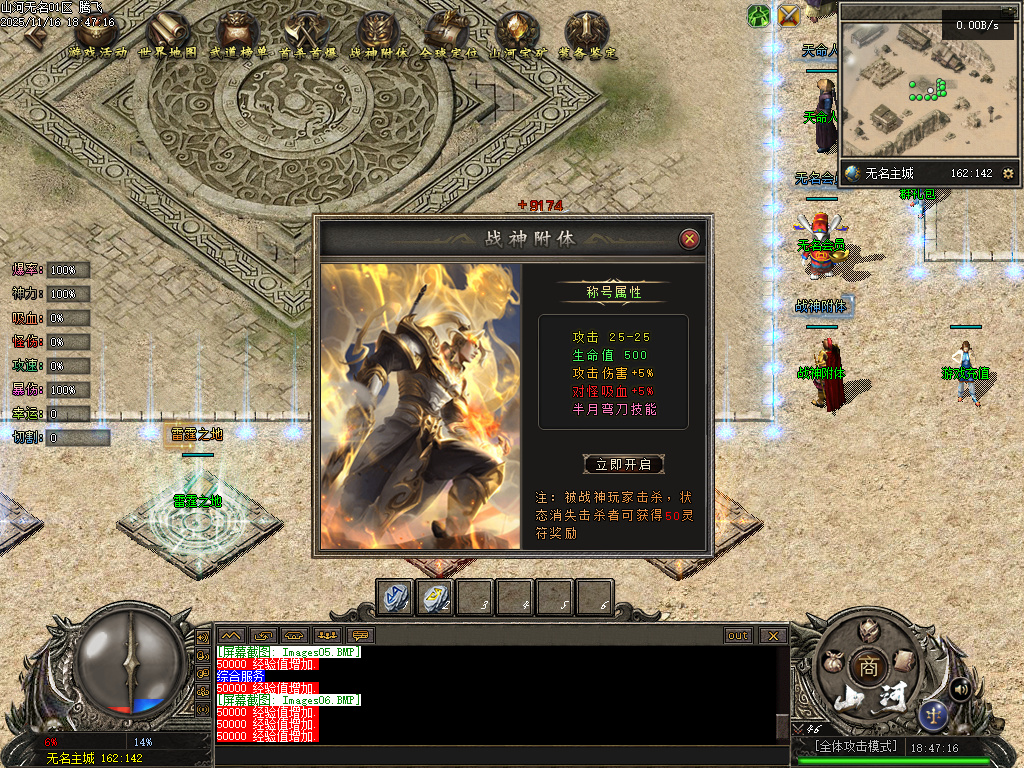Use the second hotbar skill slot
This screenshot has width=1024, height=768.
[434, 597]
